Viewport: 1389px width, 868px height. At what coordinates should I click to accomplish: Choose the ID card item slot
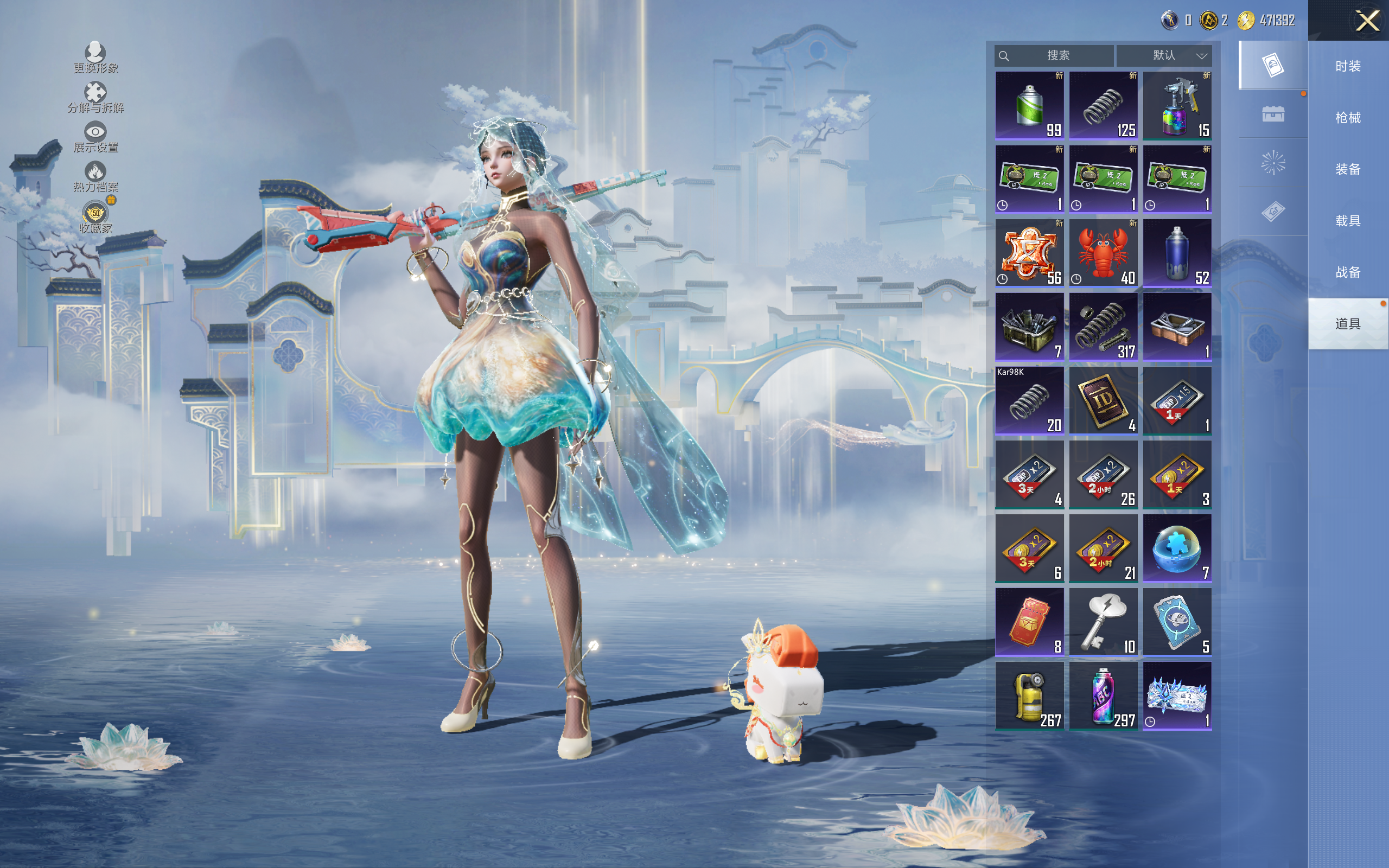coord(1103,400)
